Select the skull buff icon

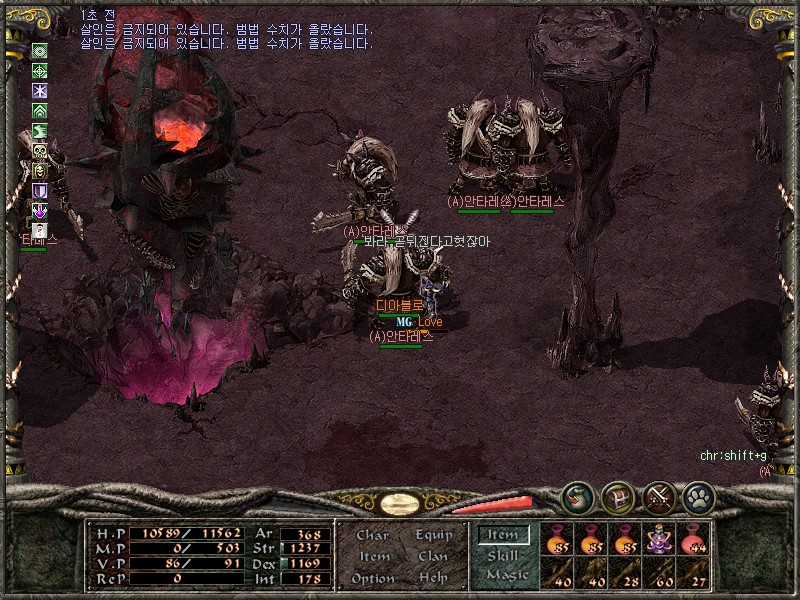40,151
